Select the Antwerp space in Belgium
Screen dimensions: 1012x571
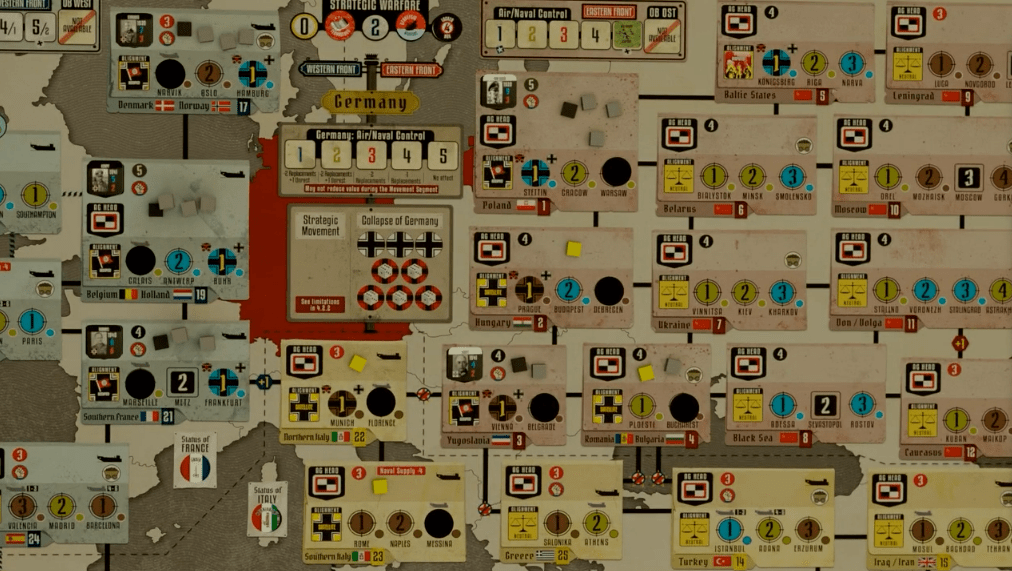click(178, 262)
